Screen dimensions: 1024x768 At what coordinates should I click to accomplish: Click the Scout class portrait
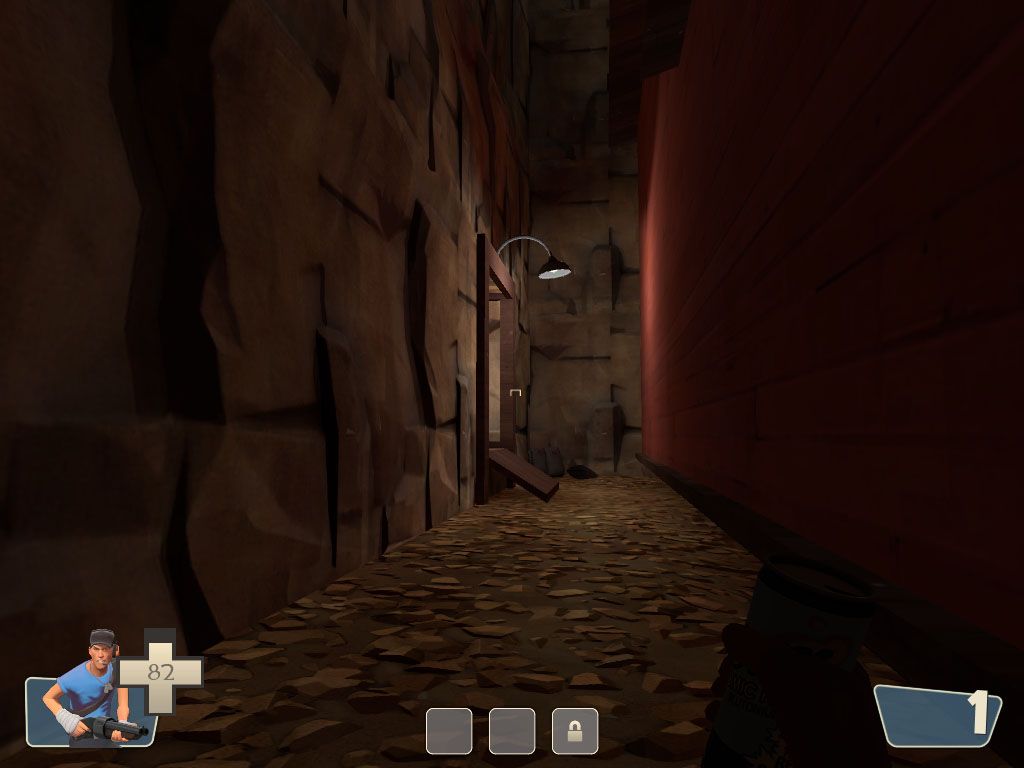[95, 690]
